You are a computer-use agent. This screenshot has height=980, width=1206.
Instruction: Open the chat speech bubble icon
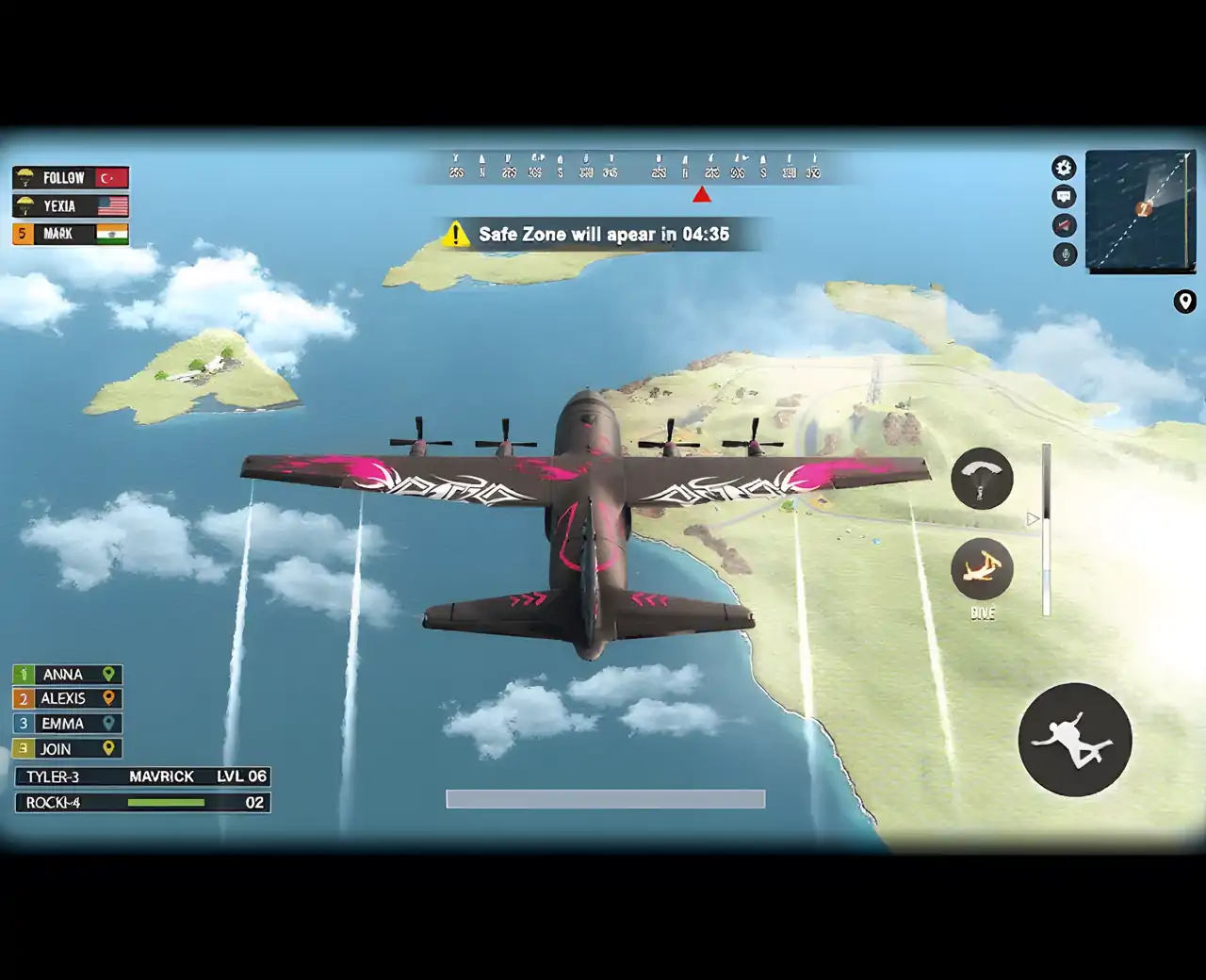pyautogui.click(x=1064, y=197)
